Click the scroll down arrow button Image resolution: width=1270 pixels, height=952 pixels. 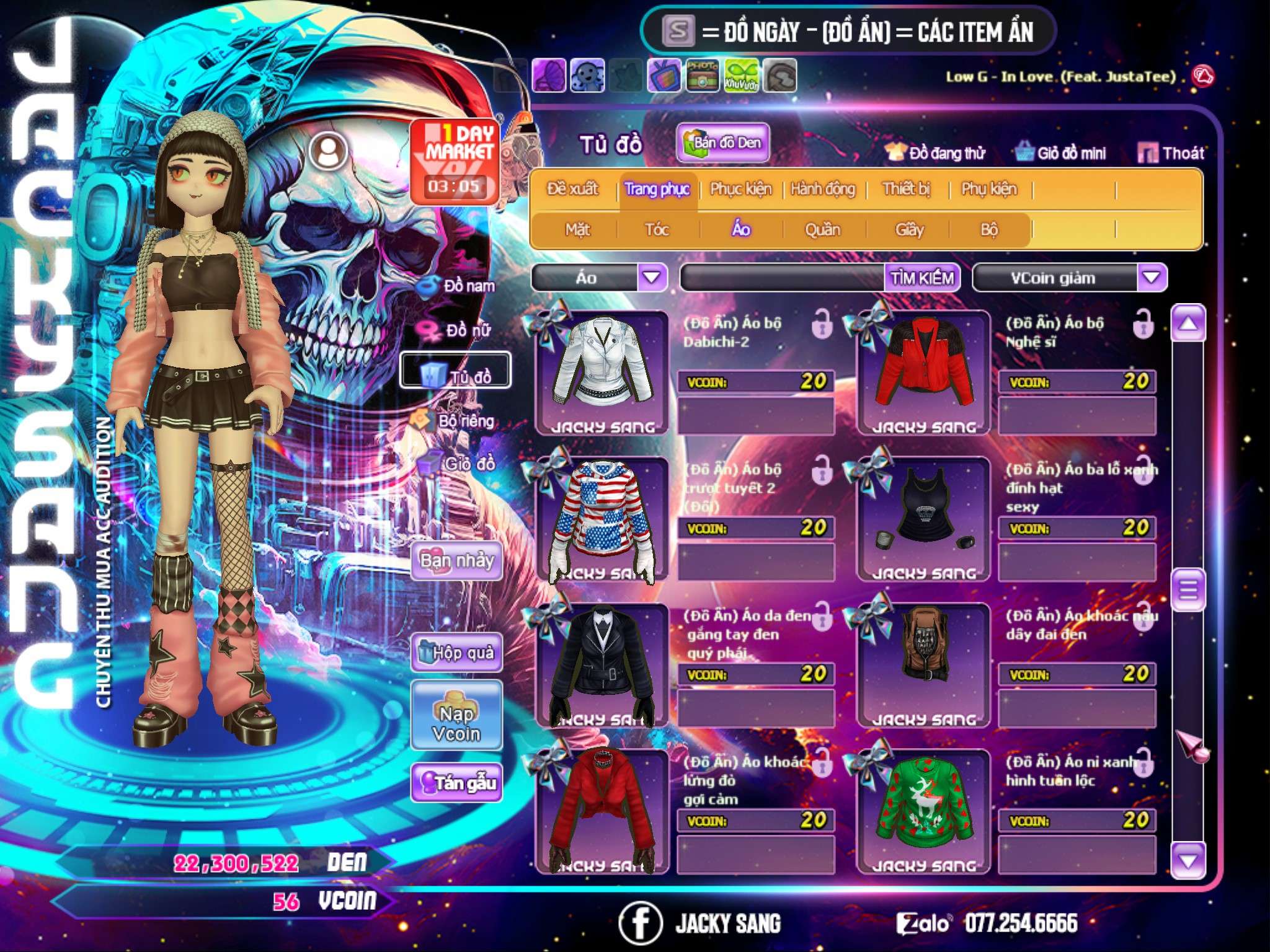point(1188,860)
